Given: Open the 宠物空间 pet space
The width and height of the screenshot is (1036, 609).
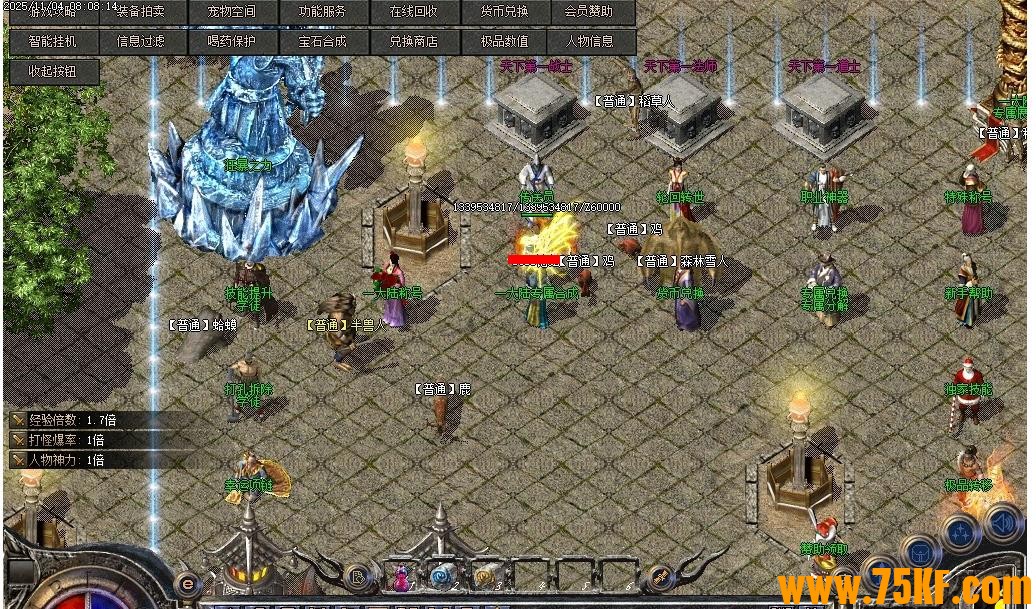Looking at the screenshot, I should pyautogui.click(x=232, y=12).
